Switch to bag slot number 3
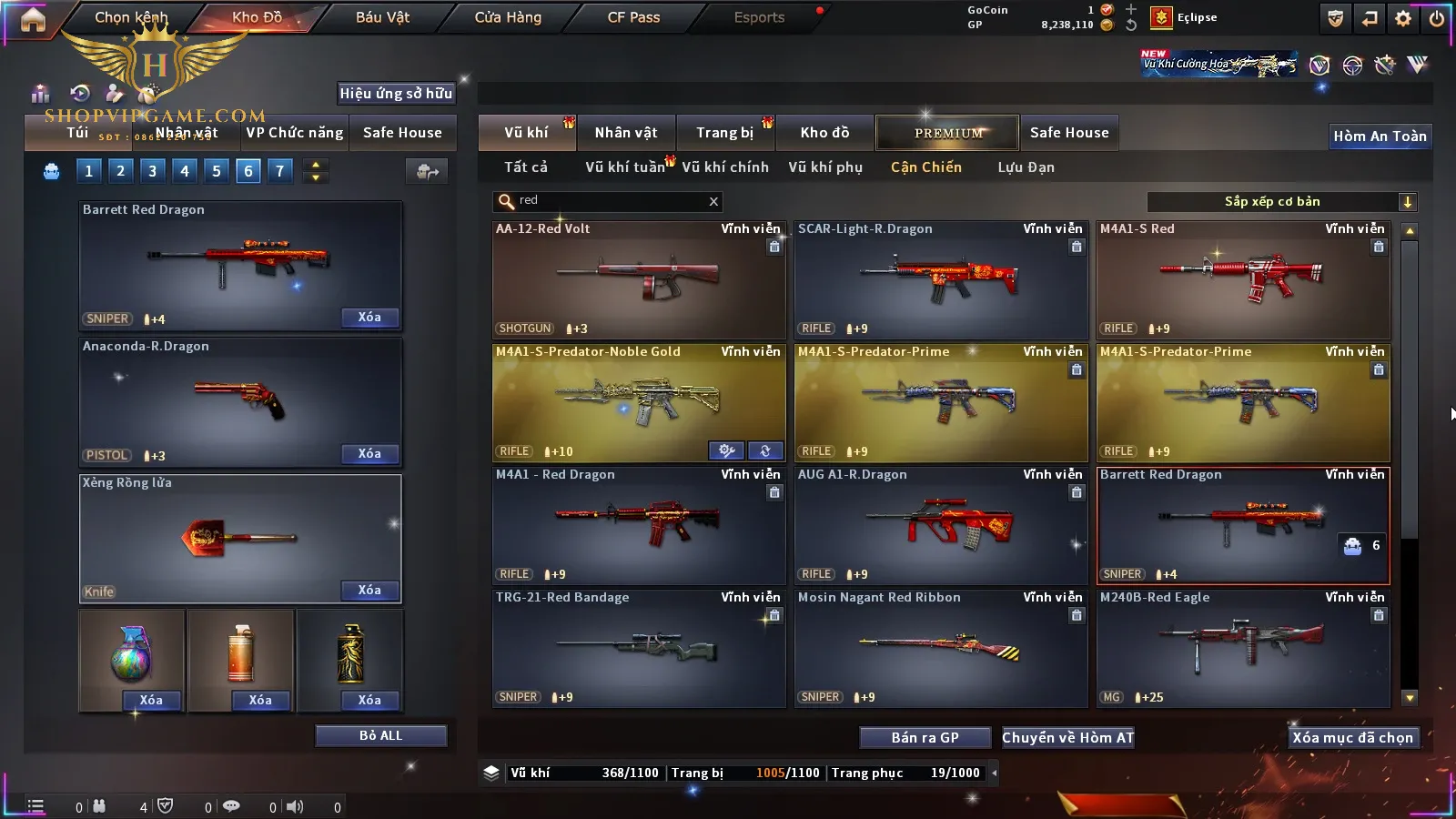The height and width of the screenshot is (819, 1456). pyautogui.click(x=152, y=171)
